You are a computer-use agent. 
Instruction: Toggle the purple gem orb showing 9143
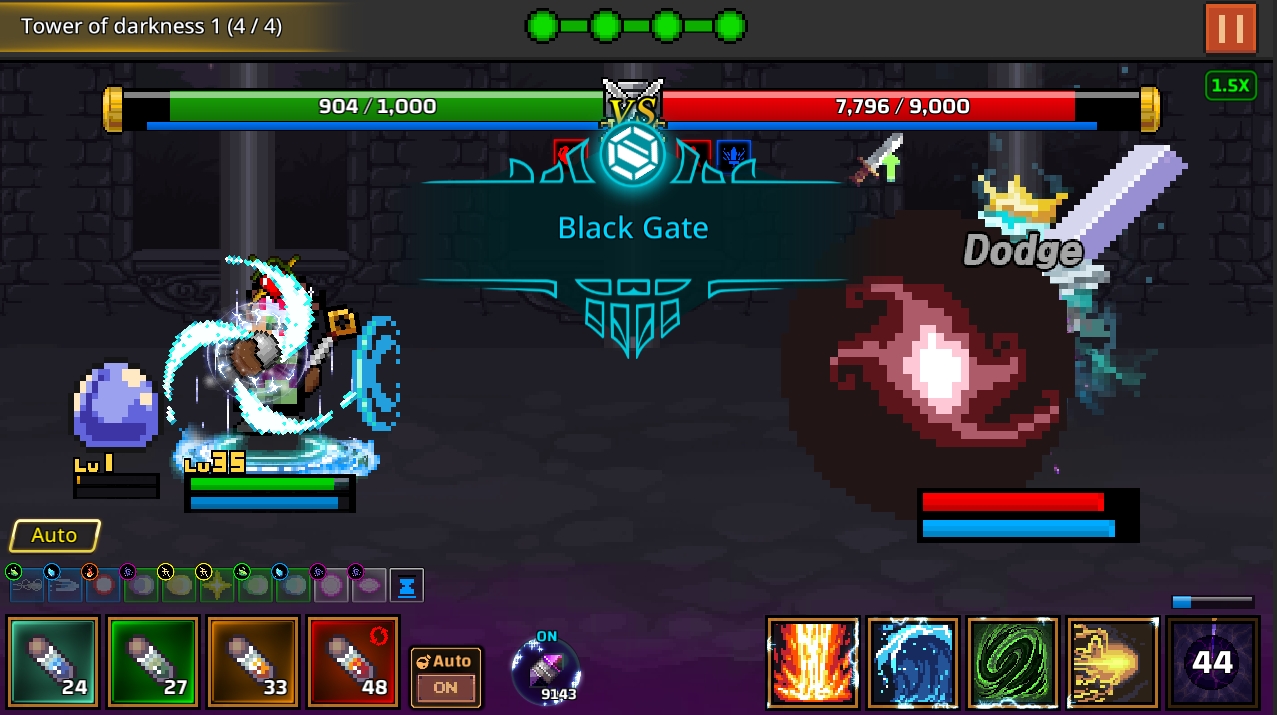(x=546, y=669)
